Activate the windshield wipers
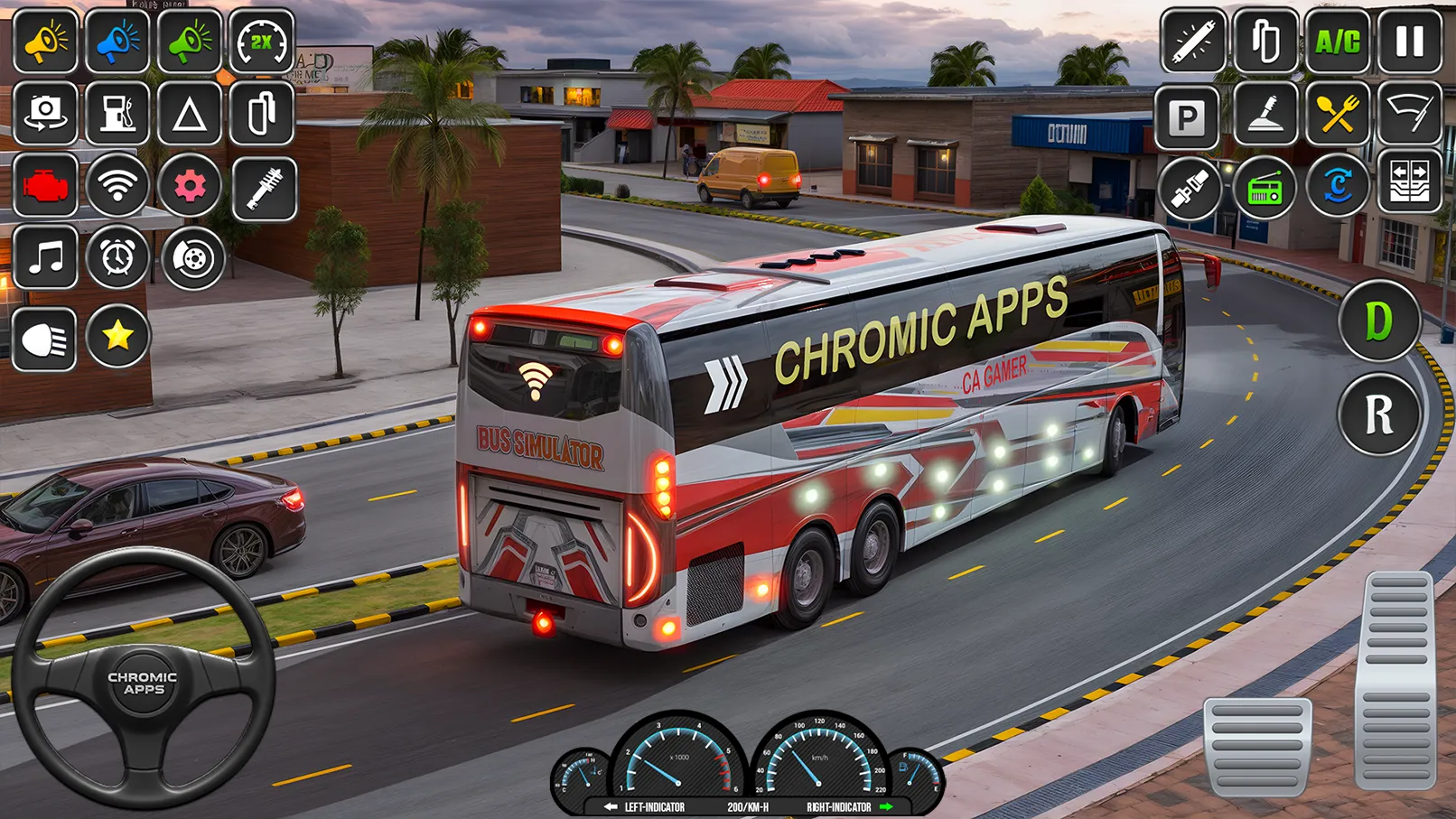Screen dimensions: 1456x819 1409,116
